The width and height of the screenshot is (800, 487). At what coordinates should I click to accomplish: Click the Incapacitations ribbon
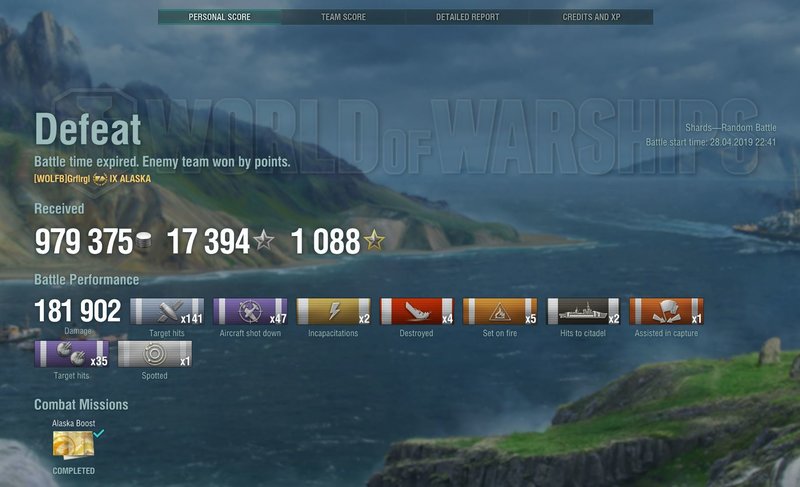click(333, 311)
